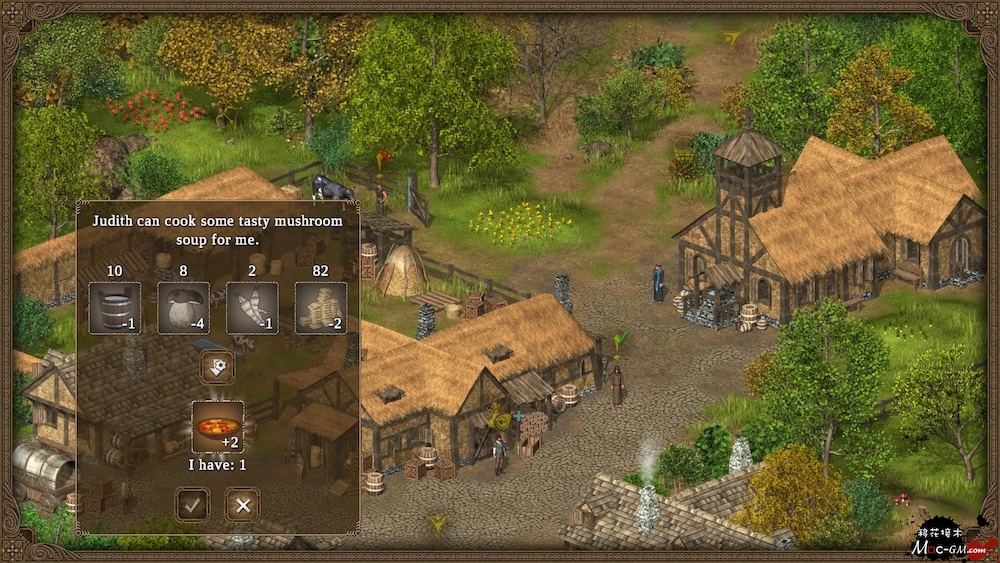Confirm cooking with the checkmark button

pyautogui.click(x=193, y=504)
